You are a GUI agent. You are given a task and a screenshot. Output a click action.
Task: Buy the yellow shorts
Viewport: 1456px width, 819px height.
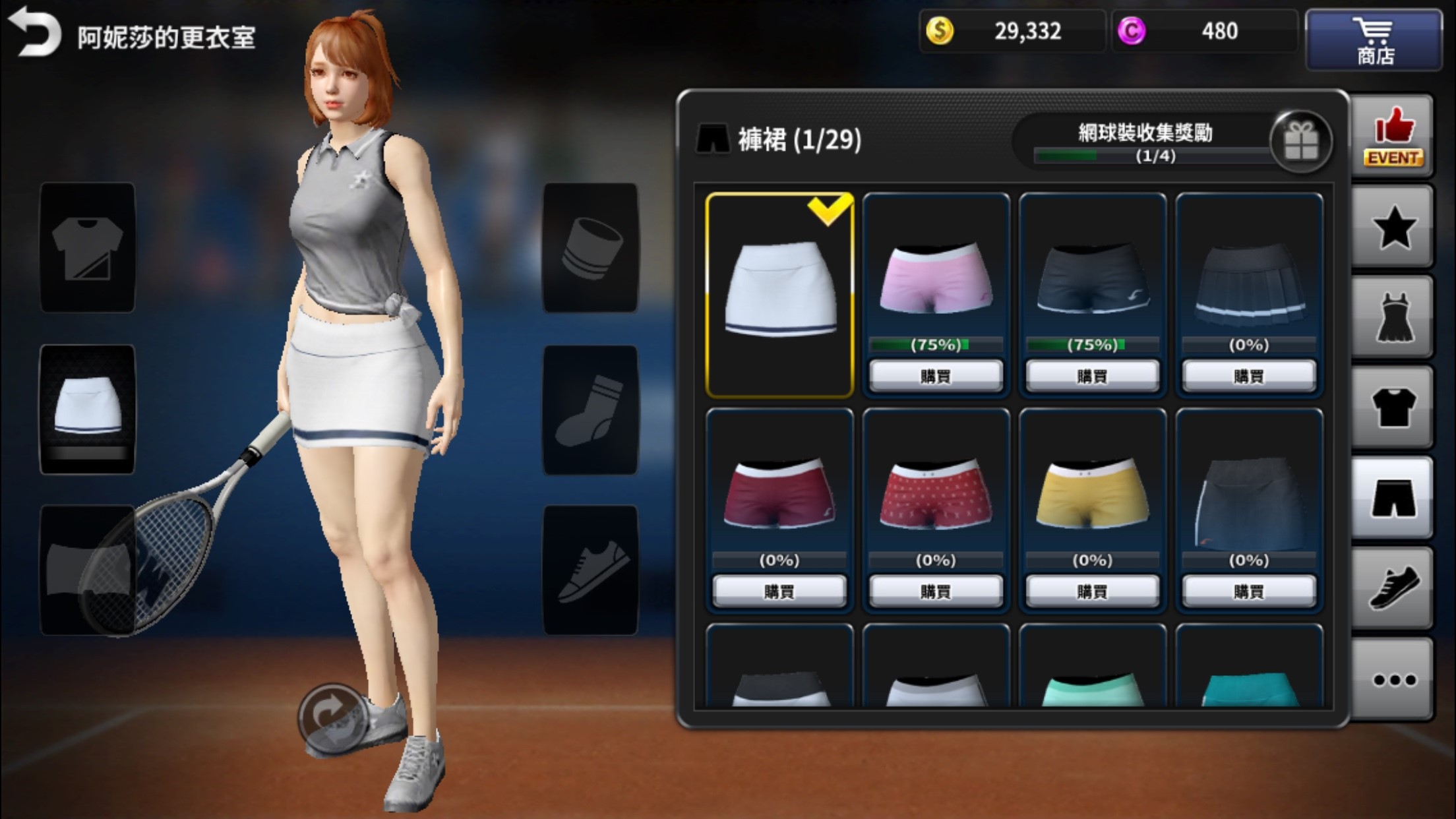(1092, 591)
